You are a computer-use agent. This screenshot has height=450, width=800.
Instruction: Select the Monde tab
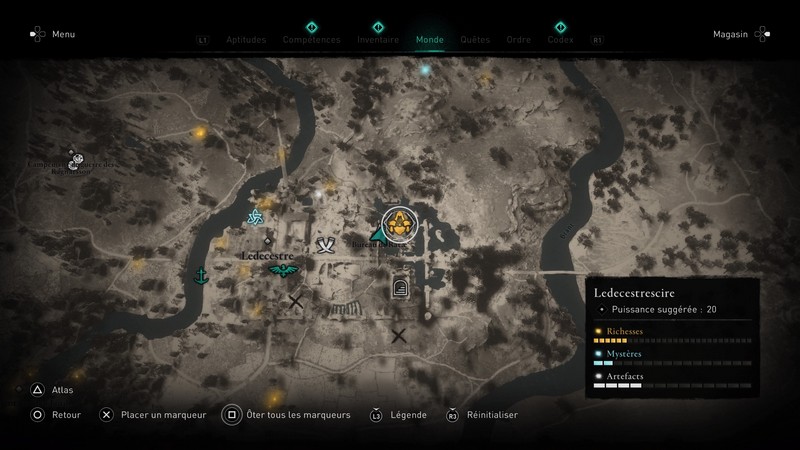[x=429, y=40]
